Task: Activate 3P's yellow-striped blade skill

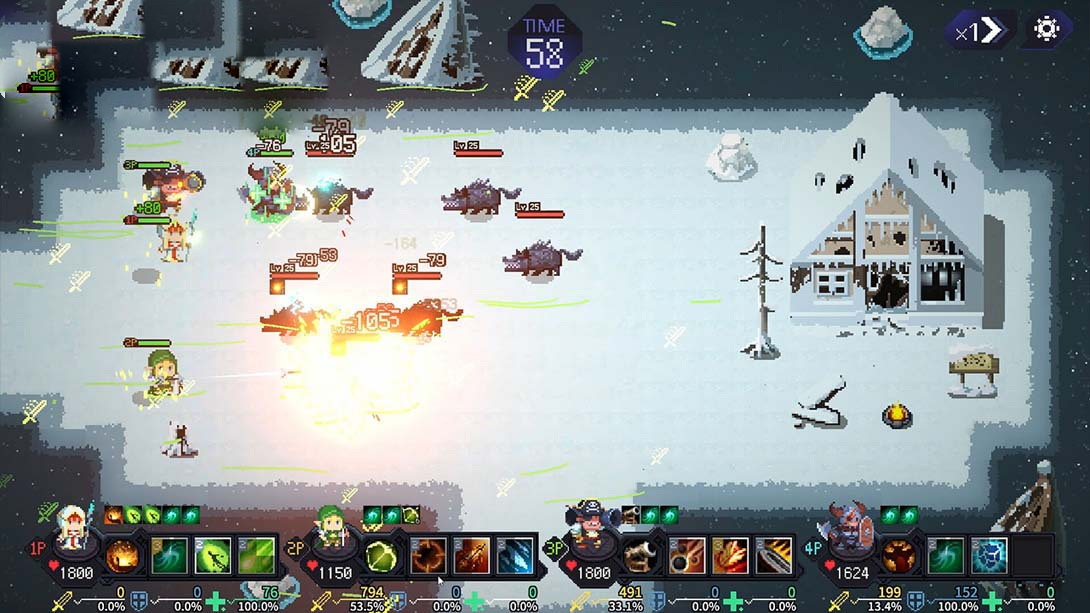Action: click(773, 556)
